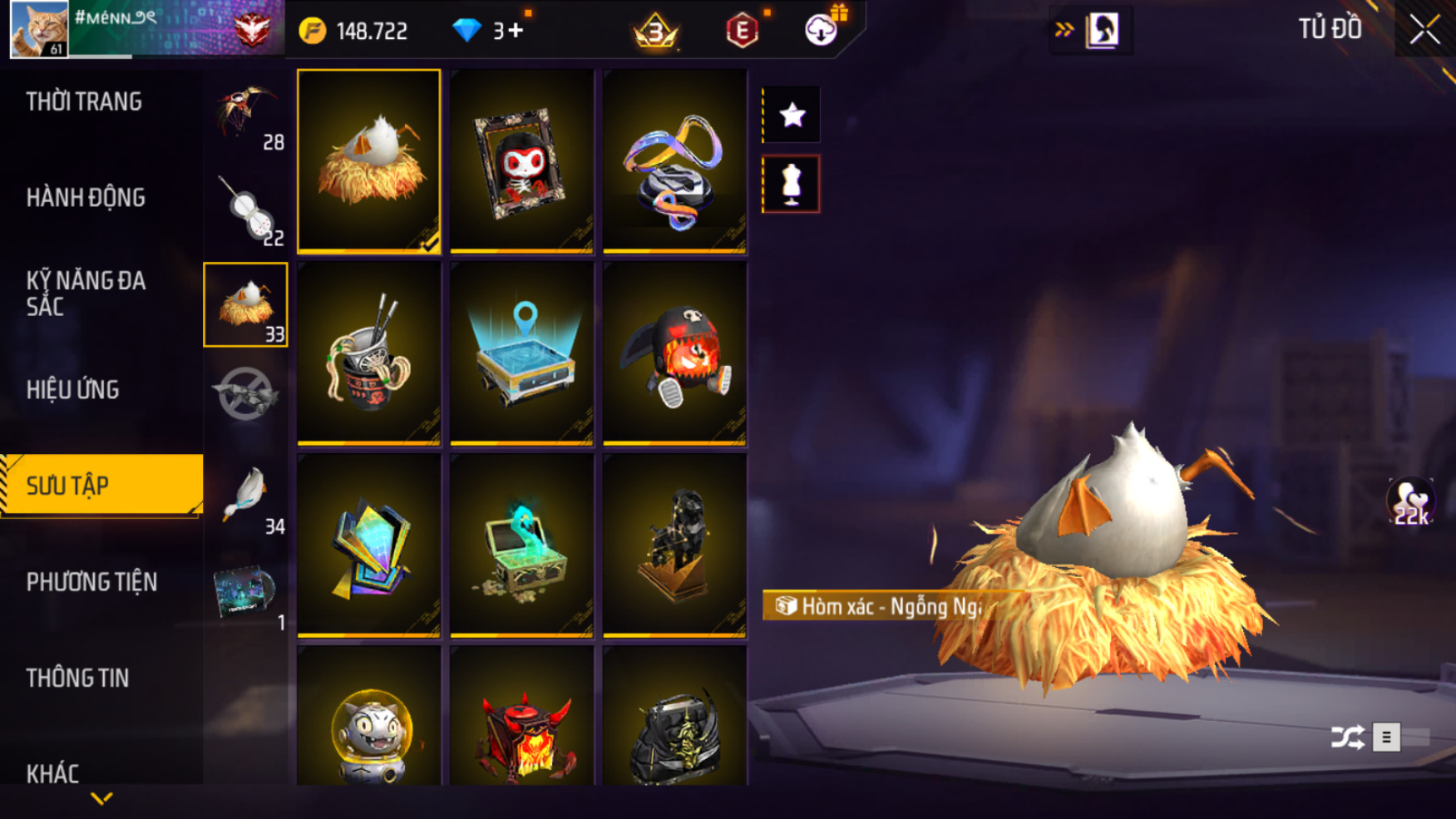This screenshot has height=819, width=1456.
Task: Add diamonds using the plus button
Action: point(516,31)
